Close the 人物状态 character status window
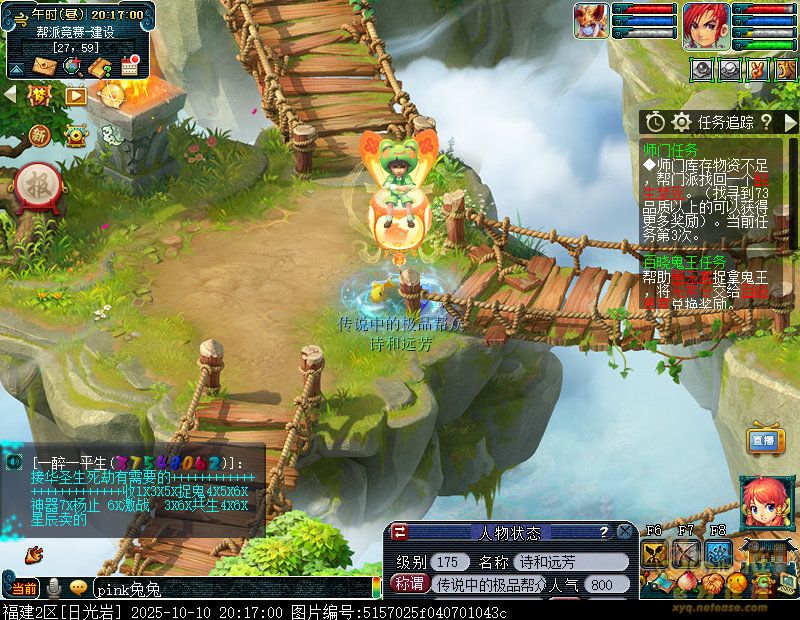 tap(624, 532)
